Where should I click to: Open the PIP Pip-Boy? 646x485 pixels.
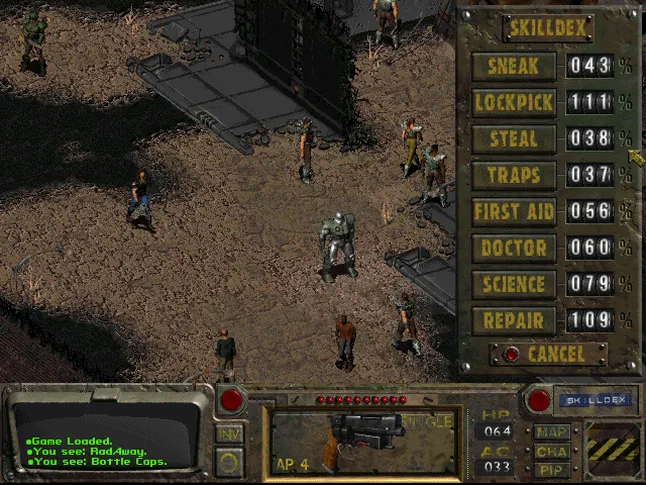tap(553, 468)
